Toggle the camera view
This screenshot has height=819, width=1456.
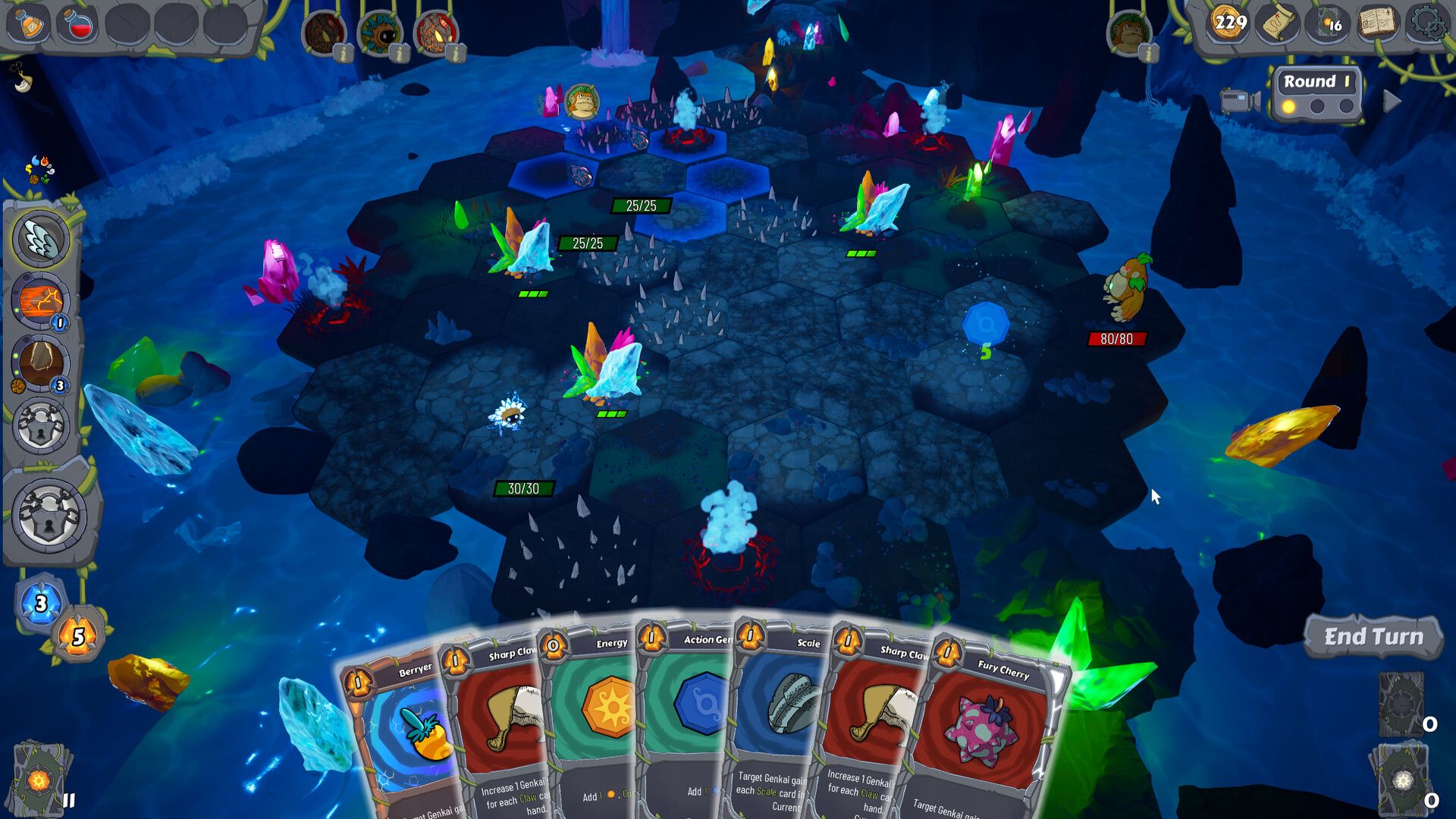tap(1240, 101)
